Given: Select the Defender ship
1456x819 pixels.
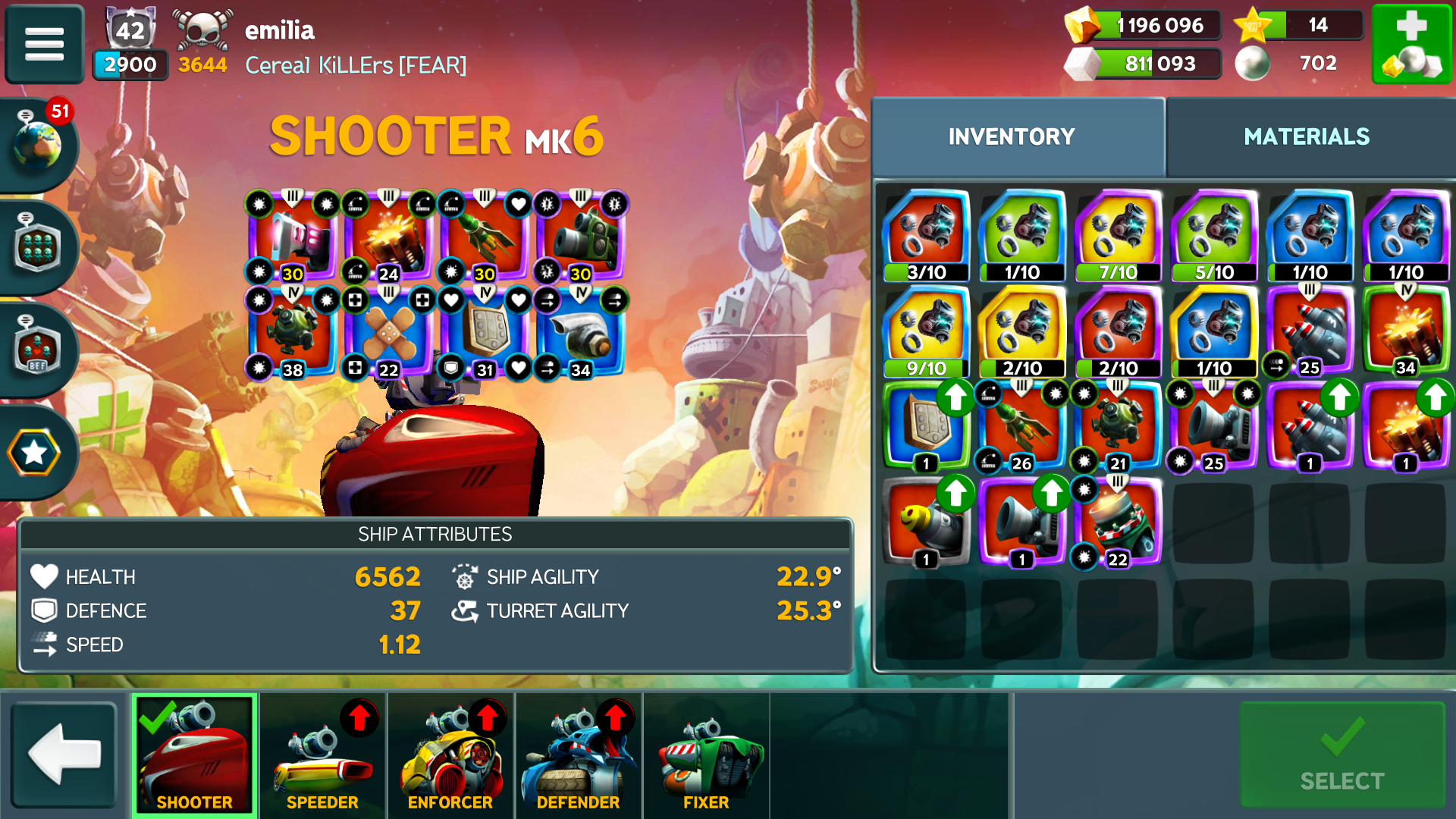Looking at the screenshot, I should tap(578, 755).
